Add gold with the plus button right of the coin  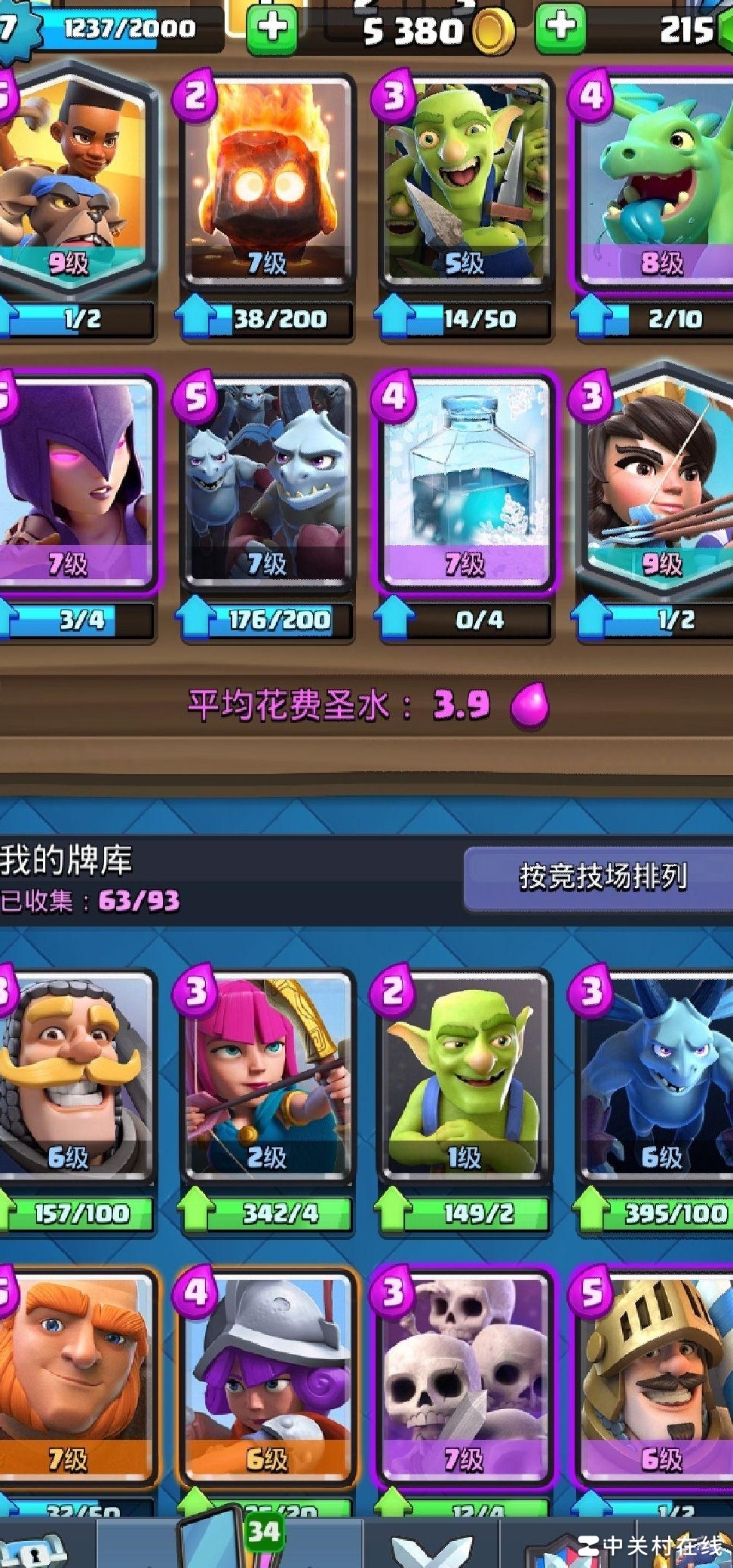pyautogui.click(x=560, y=28)
